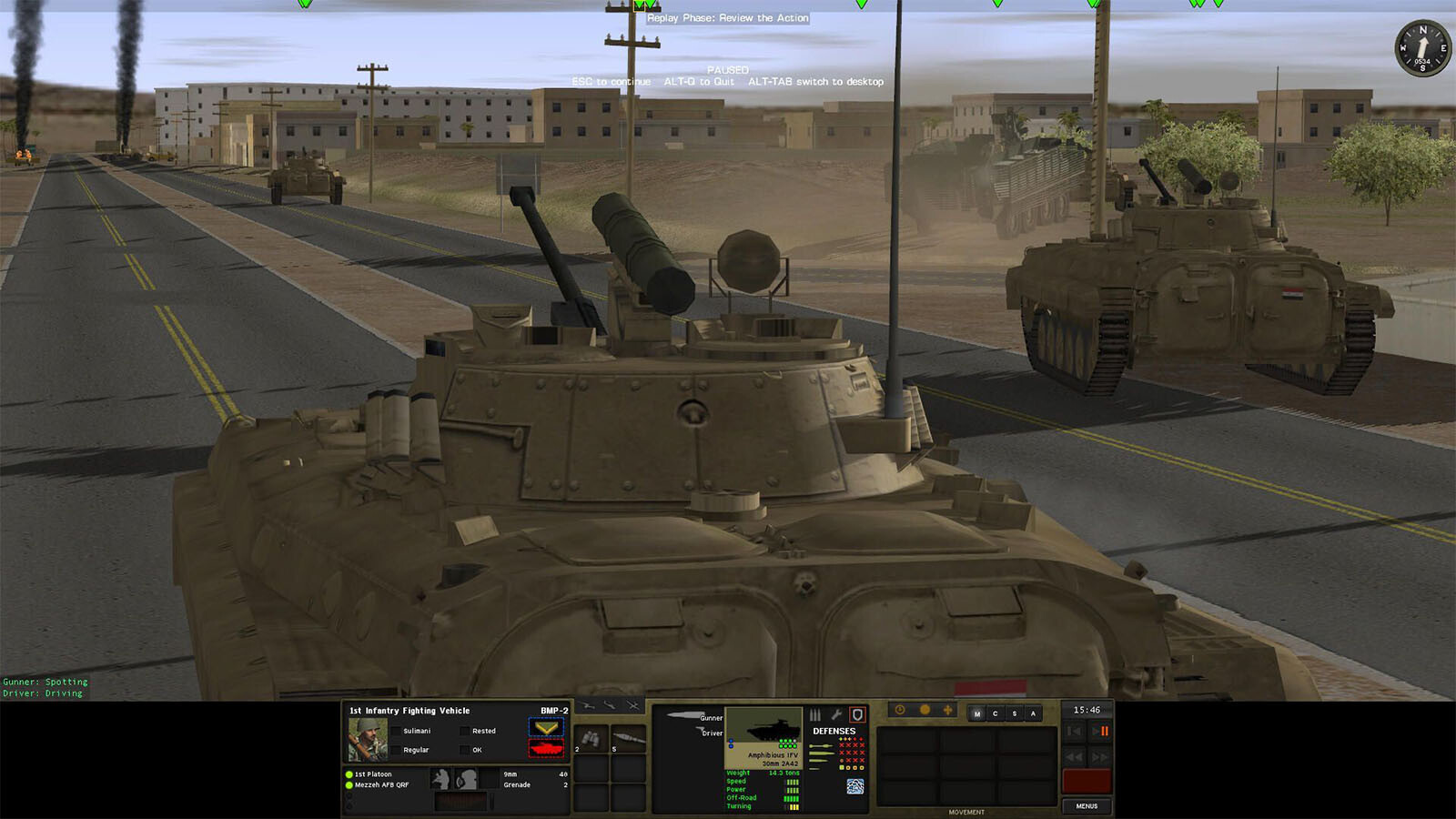Open the MENUS button
1456x819 pixels.
[x=1087, y=806]
